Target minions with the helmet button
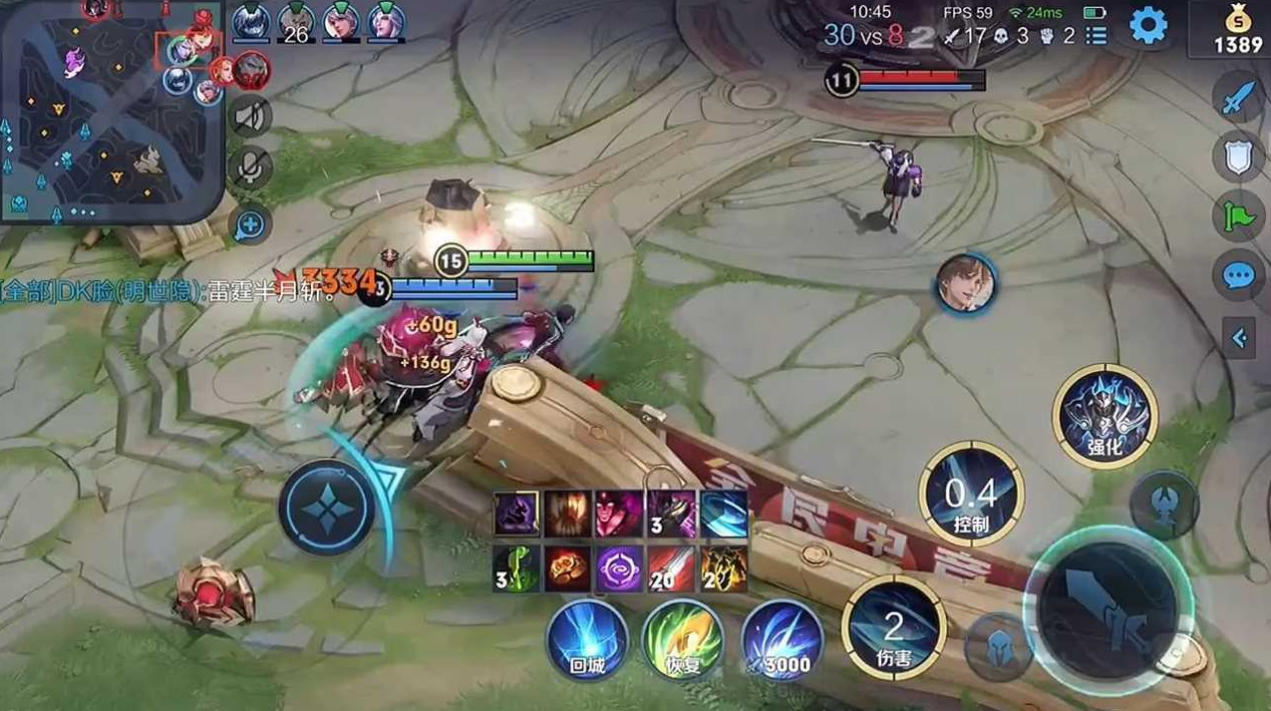Screen dimensions: 1271x711 998,647
